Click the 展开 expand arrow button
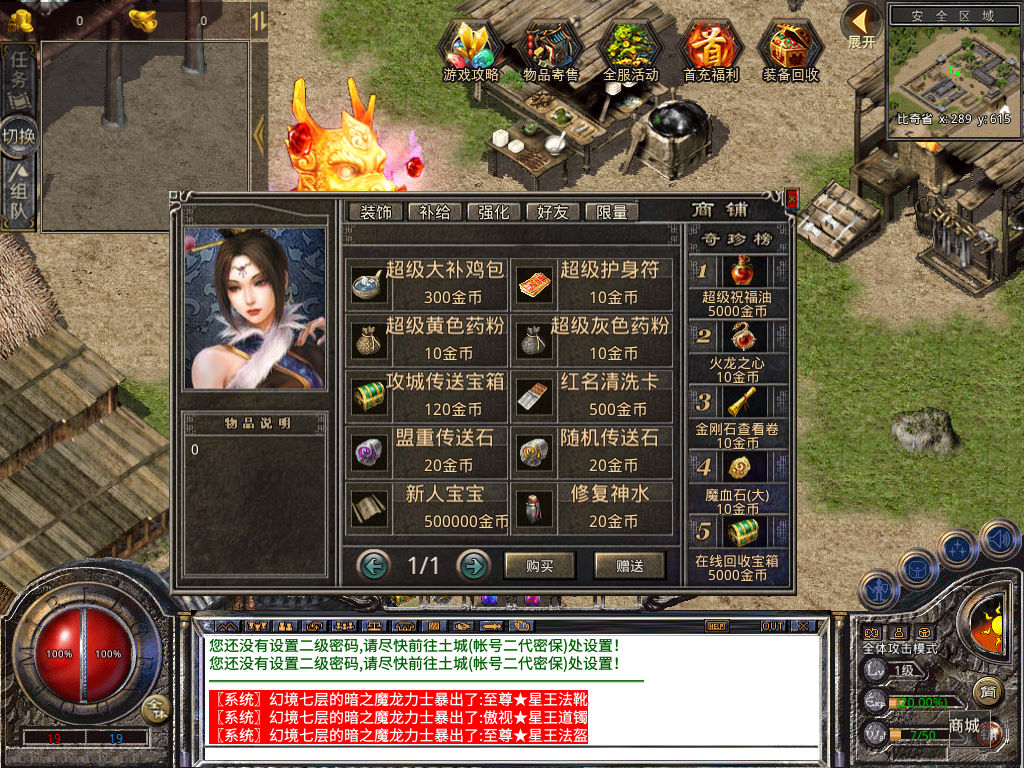 point(861,26)
